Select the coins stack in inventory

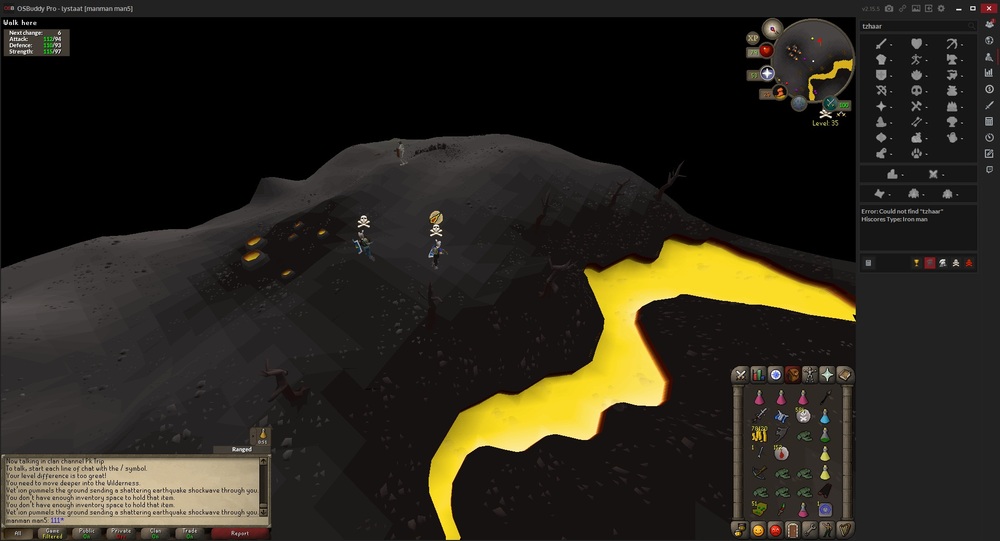click(760, 434)
